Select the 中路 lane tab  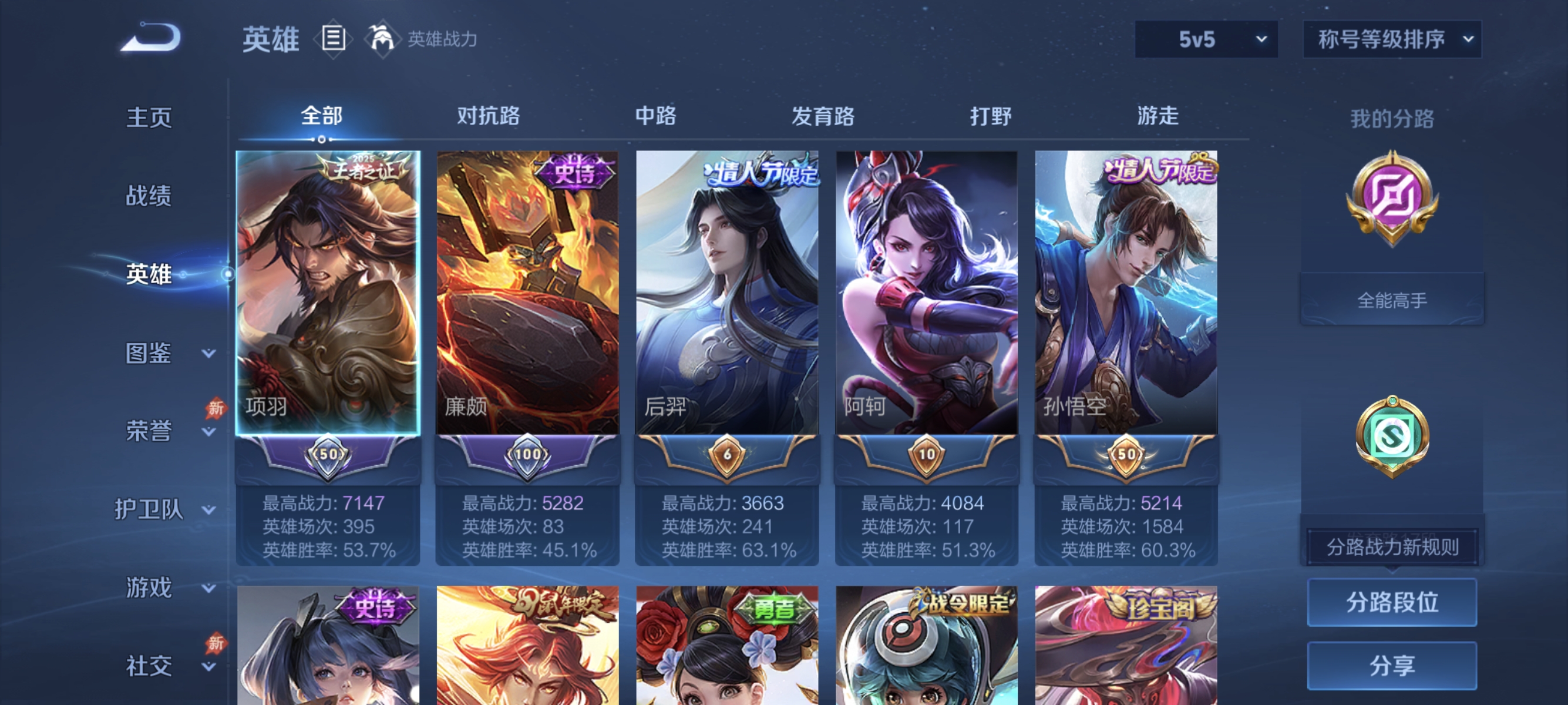[x=655, y=116]
